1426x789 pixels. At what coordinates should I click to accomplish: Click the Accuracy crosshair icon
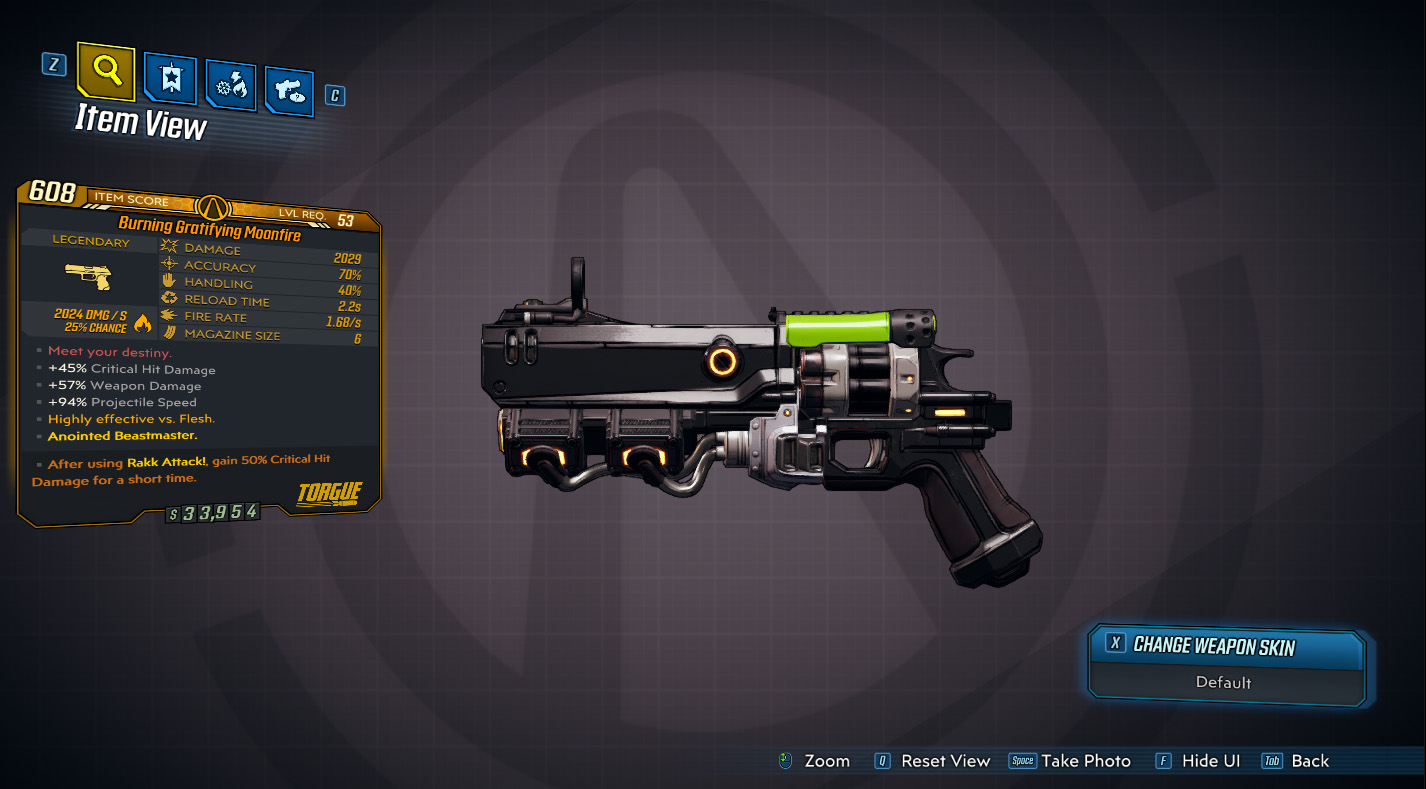(168, 263)
